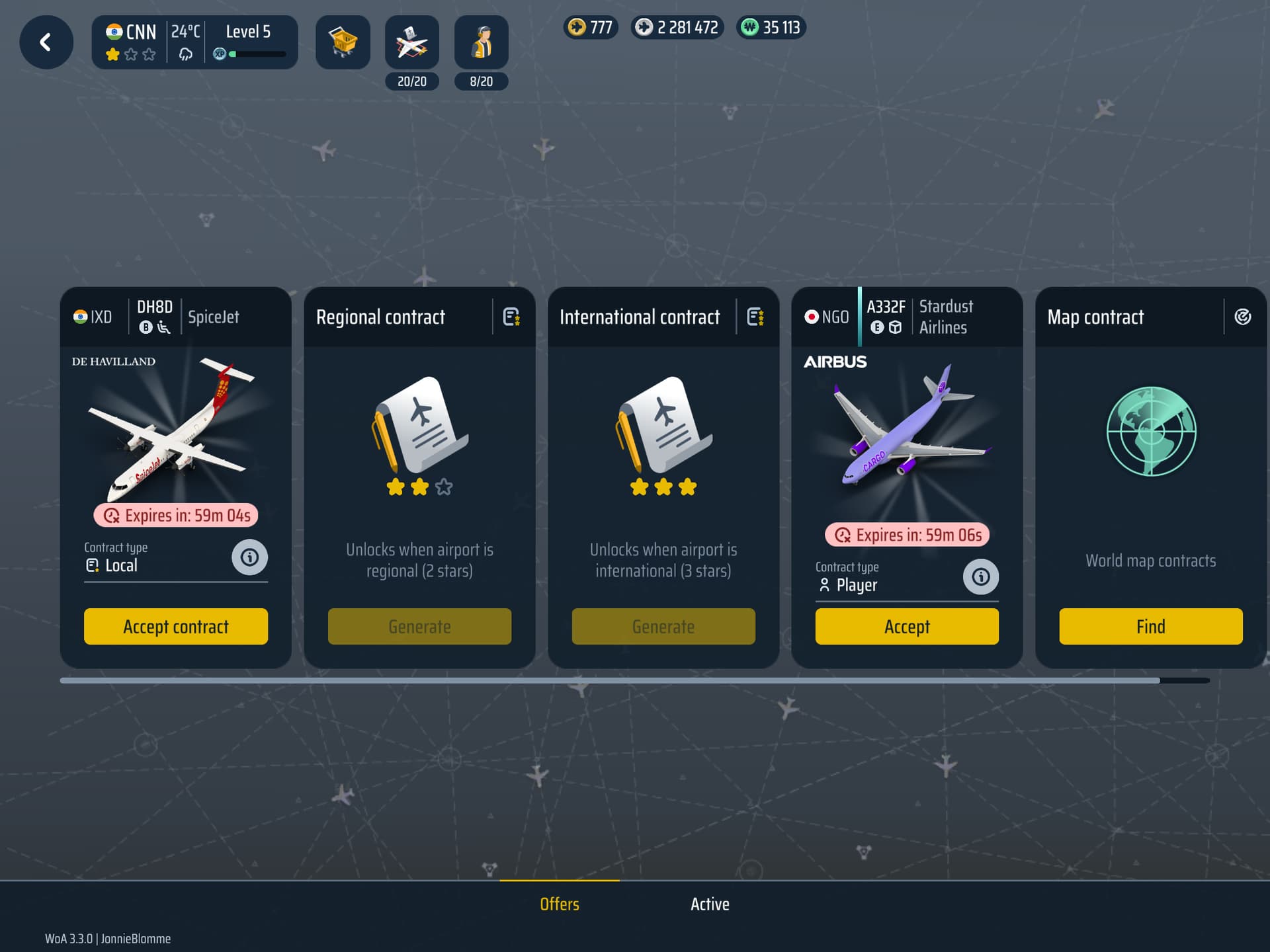
Task: Select the Offers tab
Action: click(x=560, y=904)
